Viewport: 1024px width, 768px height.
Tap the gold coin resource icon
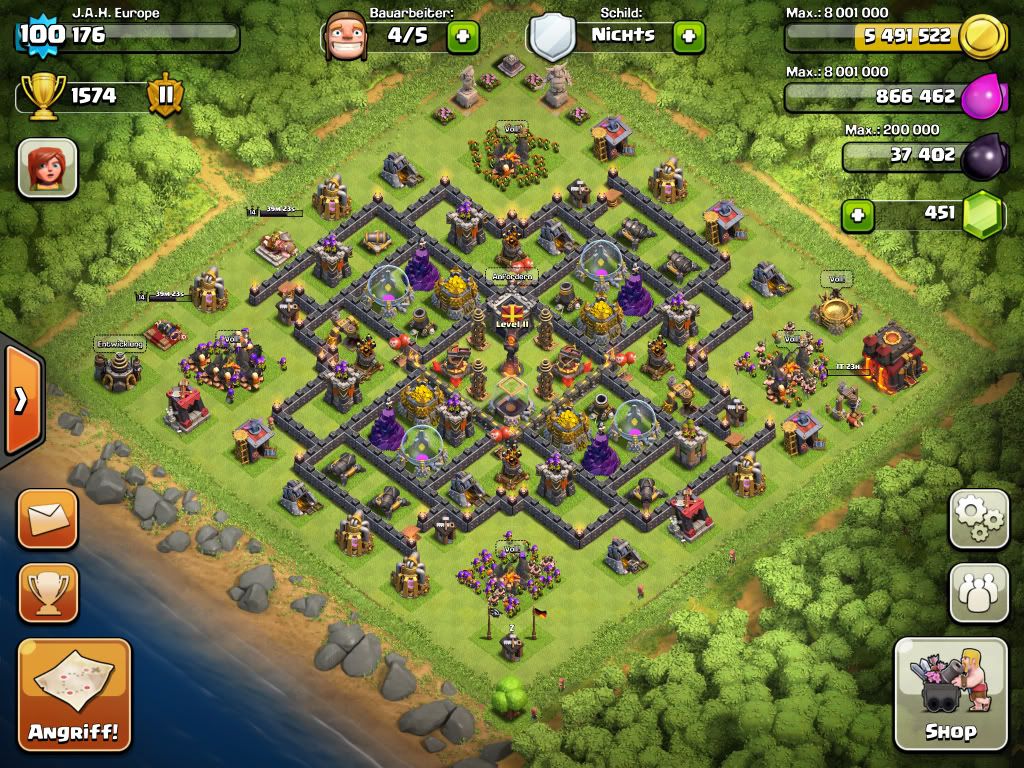(x=982, y=37)
